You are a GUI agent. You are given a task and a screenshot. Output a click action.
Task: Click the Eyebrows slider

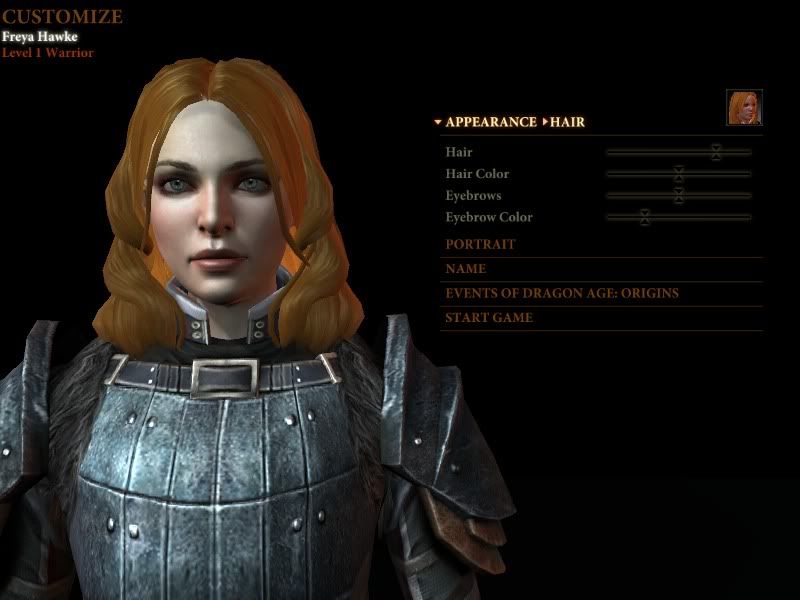679,196
